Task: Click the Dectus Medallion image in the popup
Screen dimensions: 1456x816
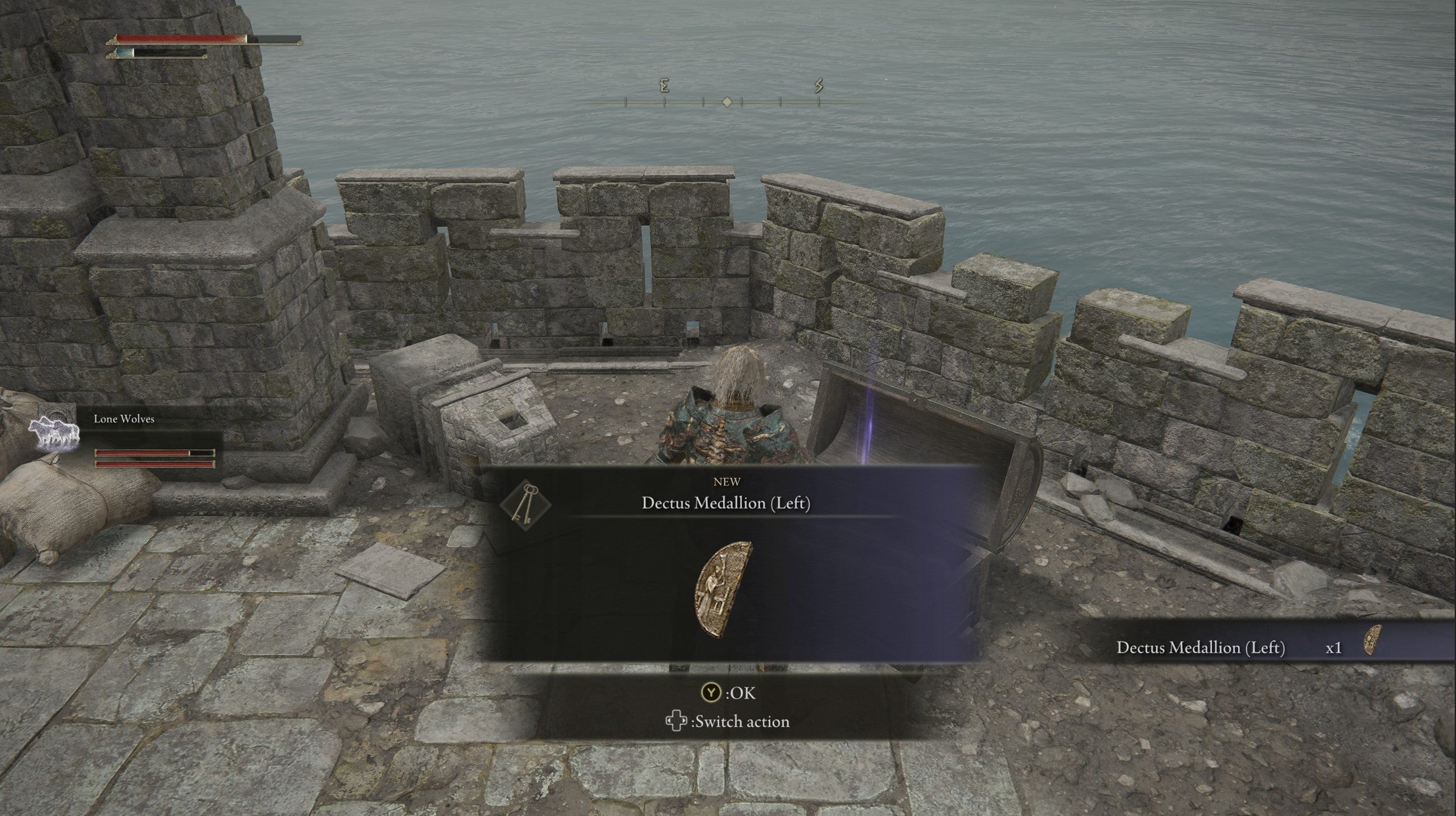Action: click(x=725, y=588)
